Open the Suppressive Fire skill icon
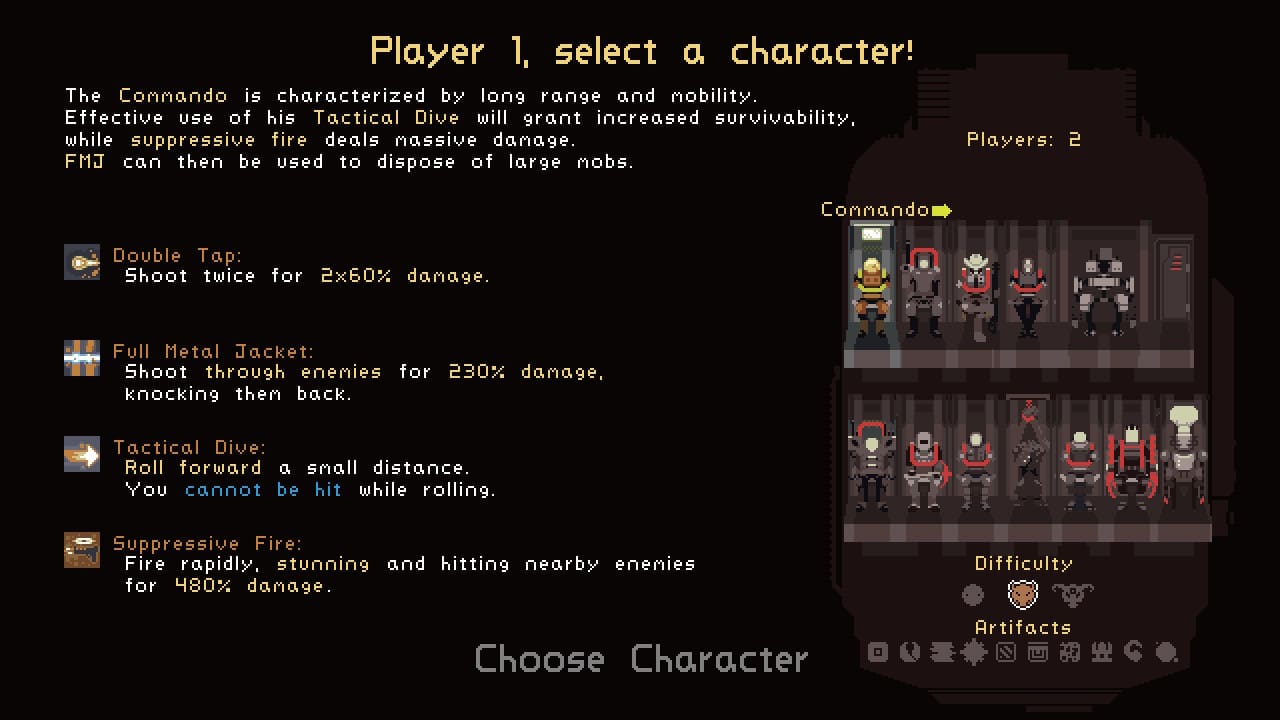Image resolution: width=1280 pixels, height=720 pixels. [x=82, y=550]
